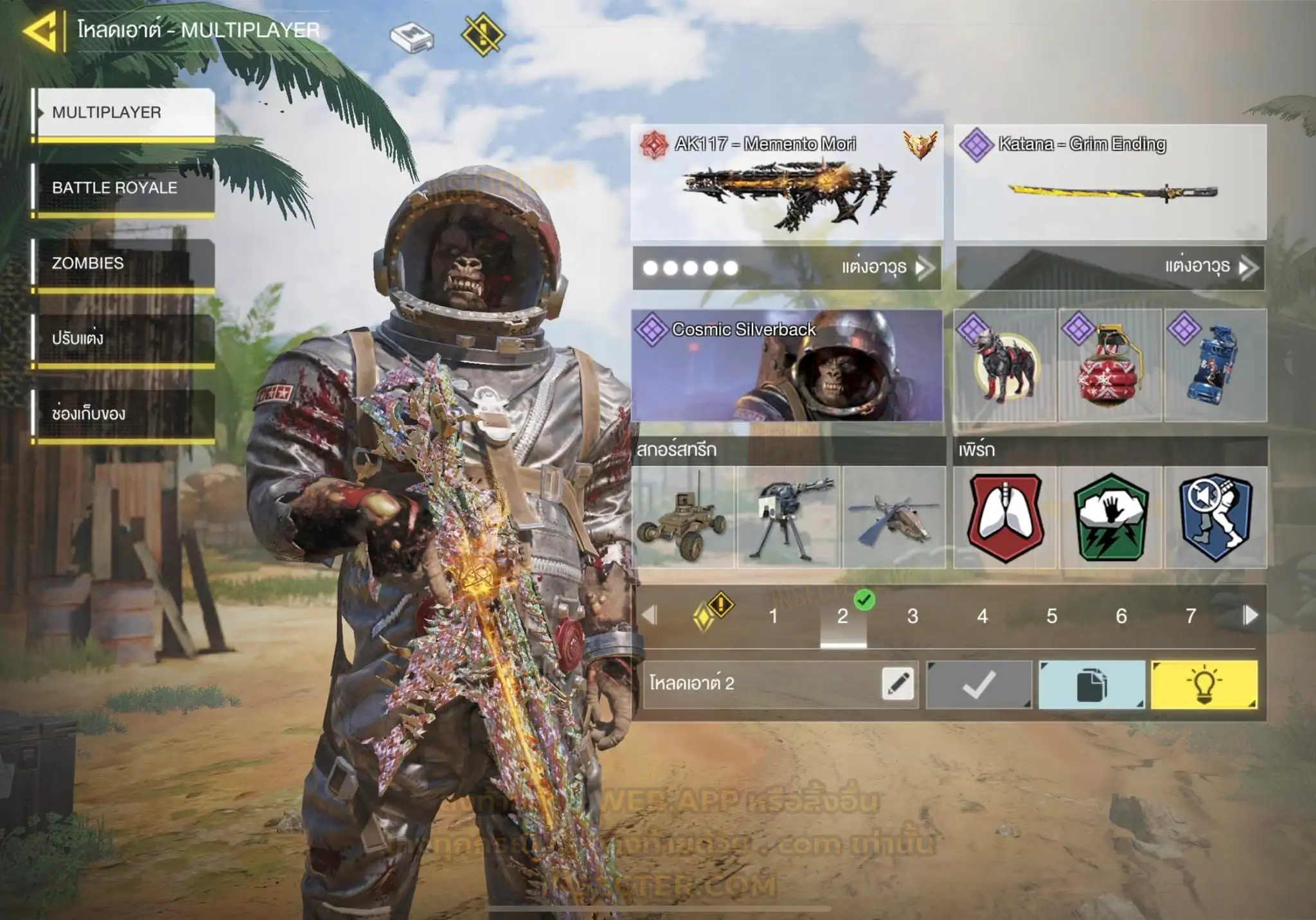Open the BATTLE ROYALE loadout tab
Image resolution: width=1316 pixels, height=920 pixels.
point(123,188)
